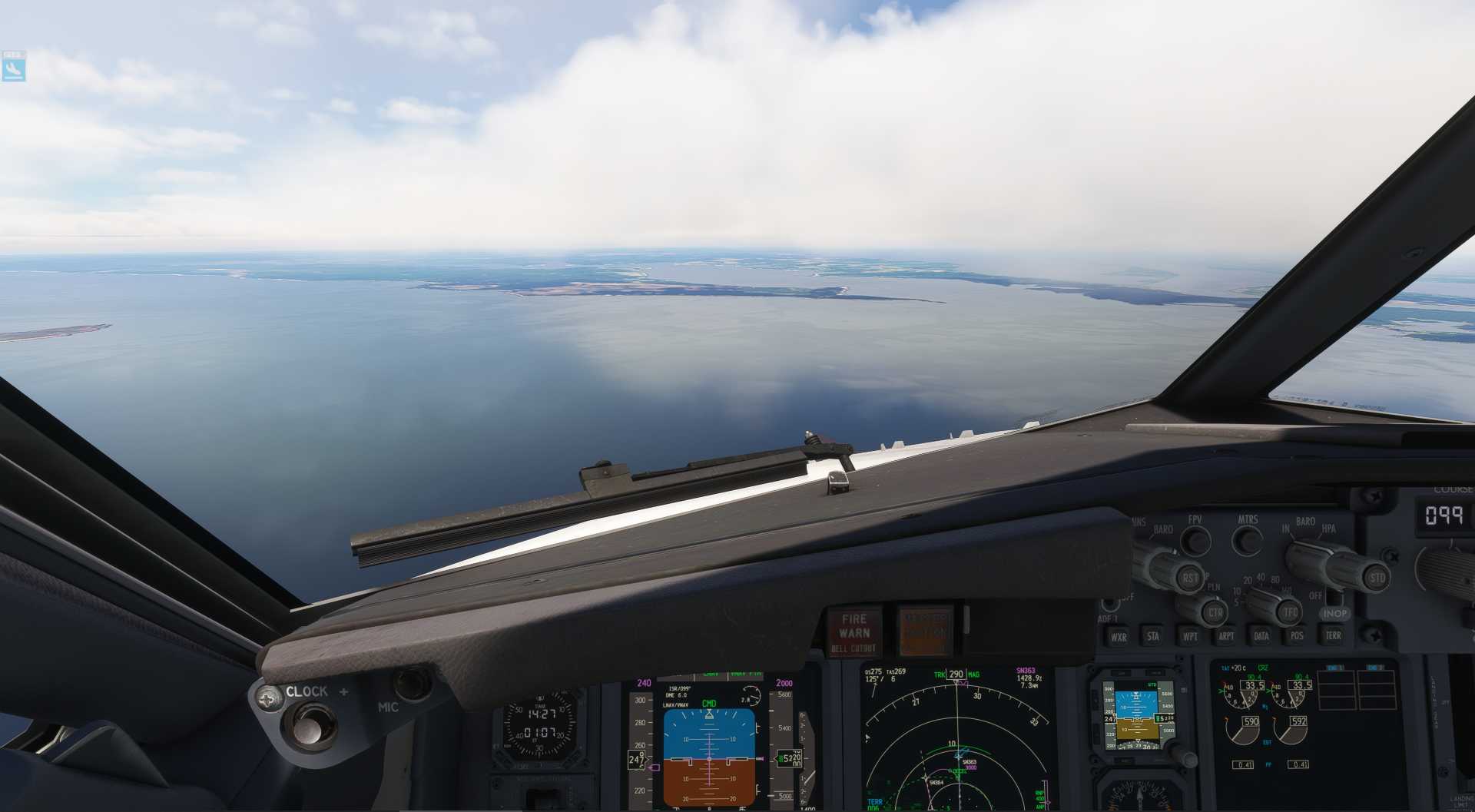Push the MTRS meters altitude button
The width and height of the screenshot is (1475, 812).
click(1247, 541)
